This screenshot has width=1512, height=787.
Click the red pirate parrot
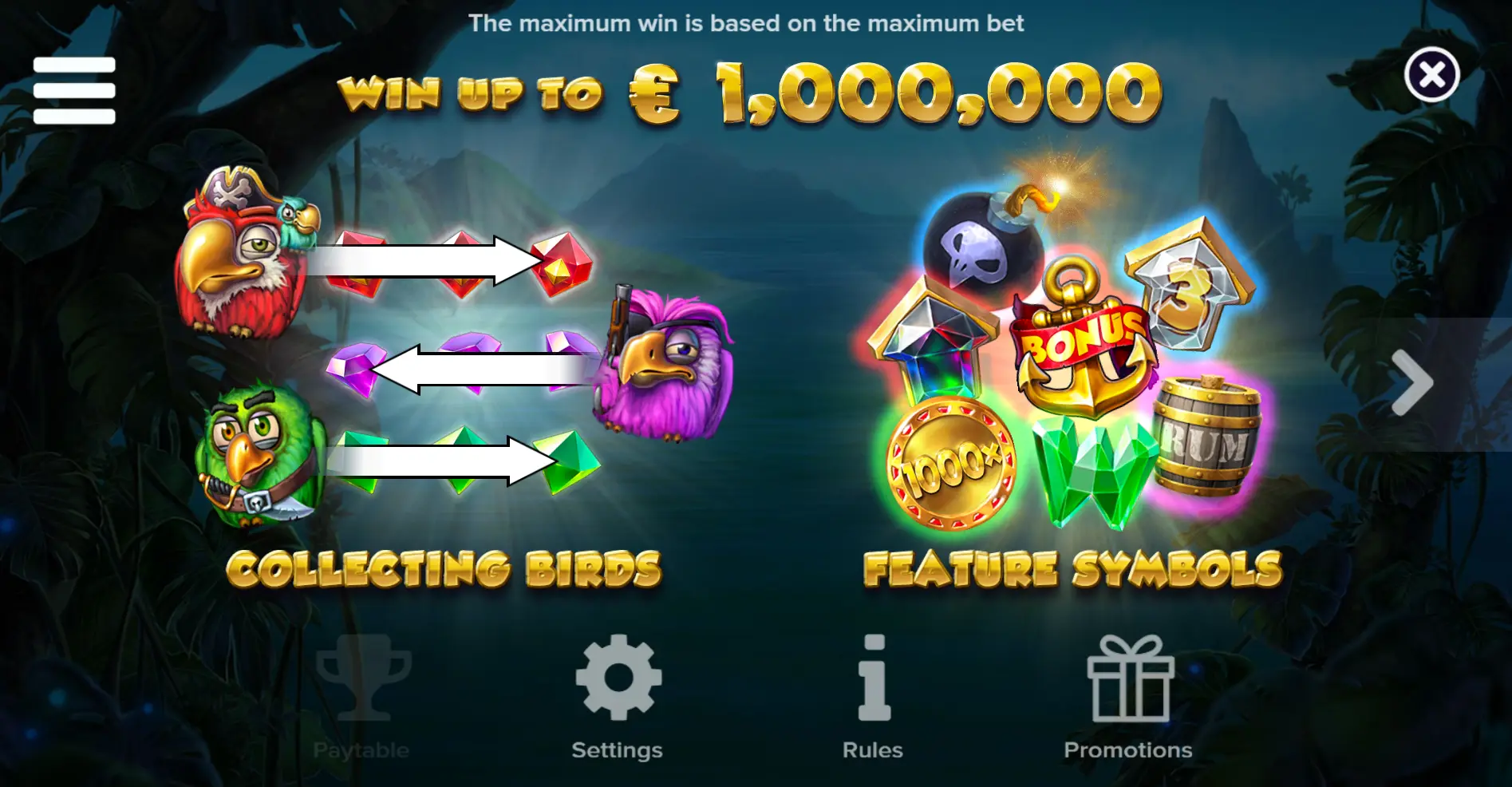[x=239, y=255]
